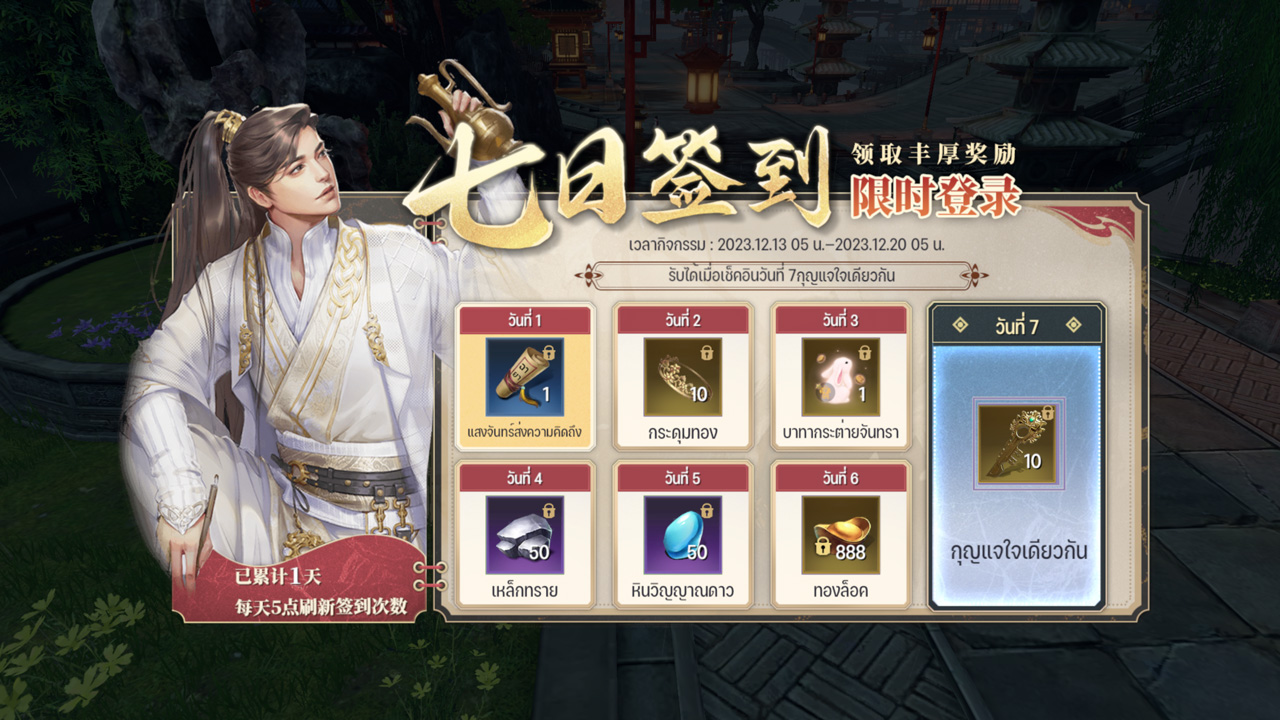Select the Day 2 golden crown reward
The height and width of the screenshot is (720, 1280).
click(682, 377)
